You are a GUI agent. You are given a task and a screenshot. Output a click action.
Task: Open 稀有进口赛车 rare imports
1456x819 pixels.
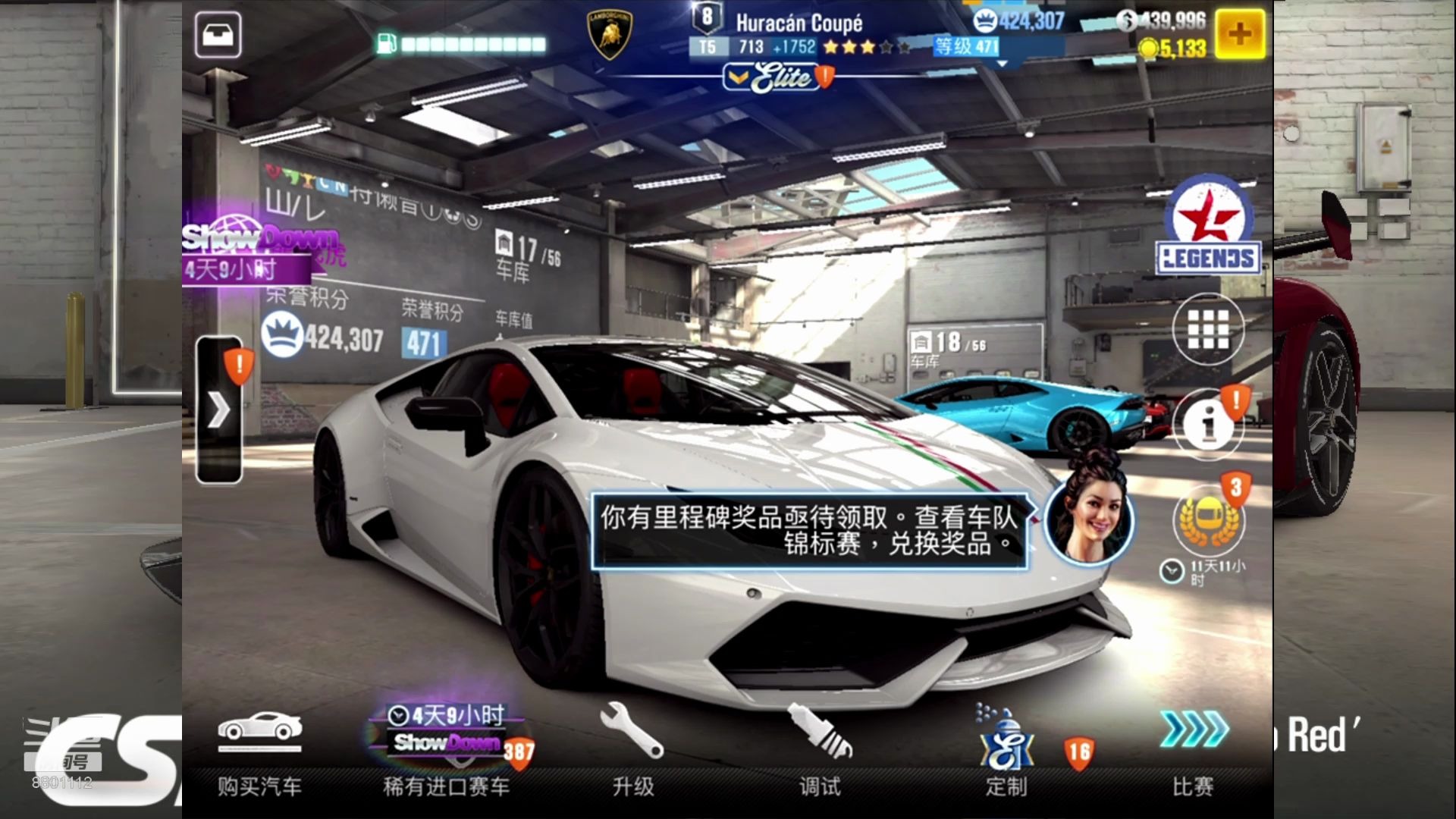point(447,752)
